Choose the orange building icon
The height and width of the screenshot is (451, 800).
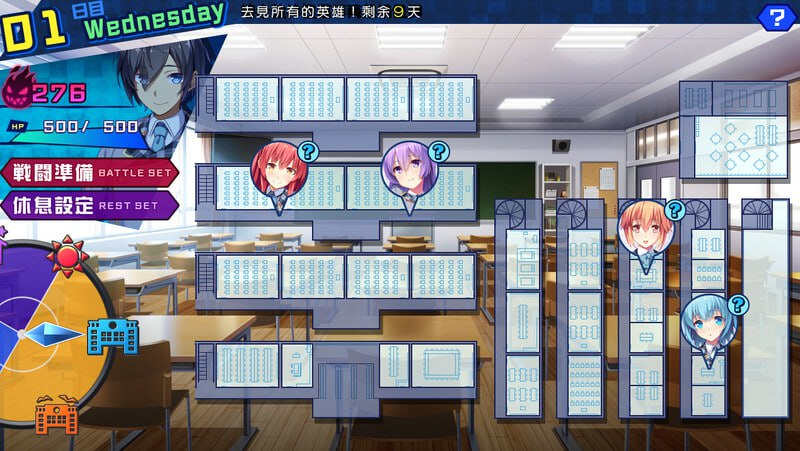(57, 414)
